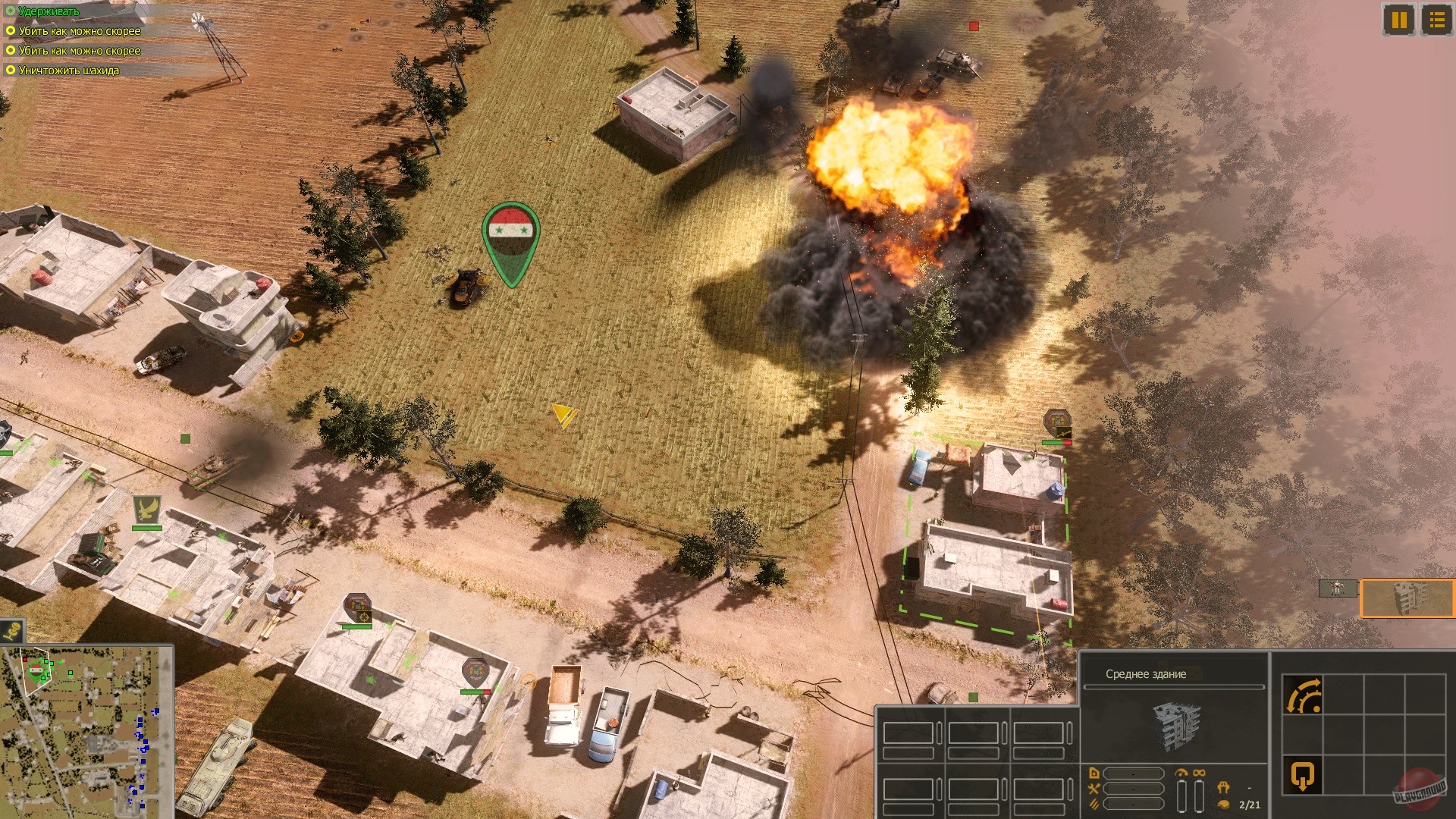The width and height of the screenshot is (1456, 819).
Task: Click the helmet crew capacity icon
Action: point(1223,787)
